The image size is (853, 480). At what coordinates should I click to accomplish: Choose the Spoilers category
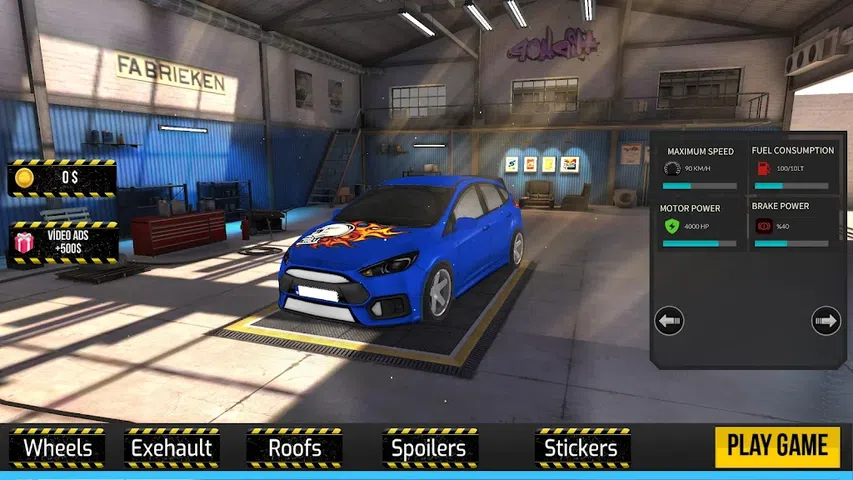pyautogui.click(x=429, y=448)
